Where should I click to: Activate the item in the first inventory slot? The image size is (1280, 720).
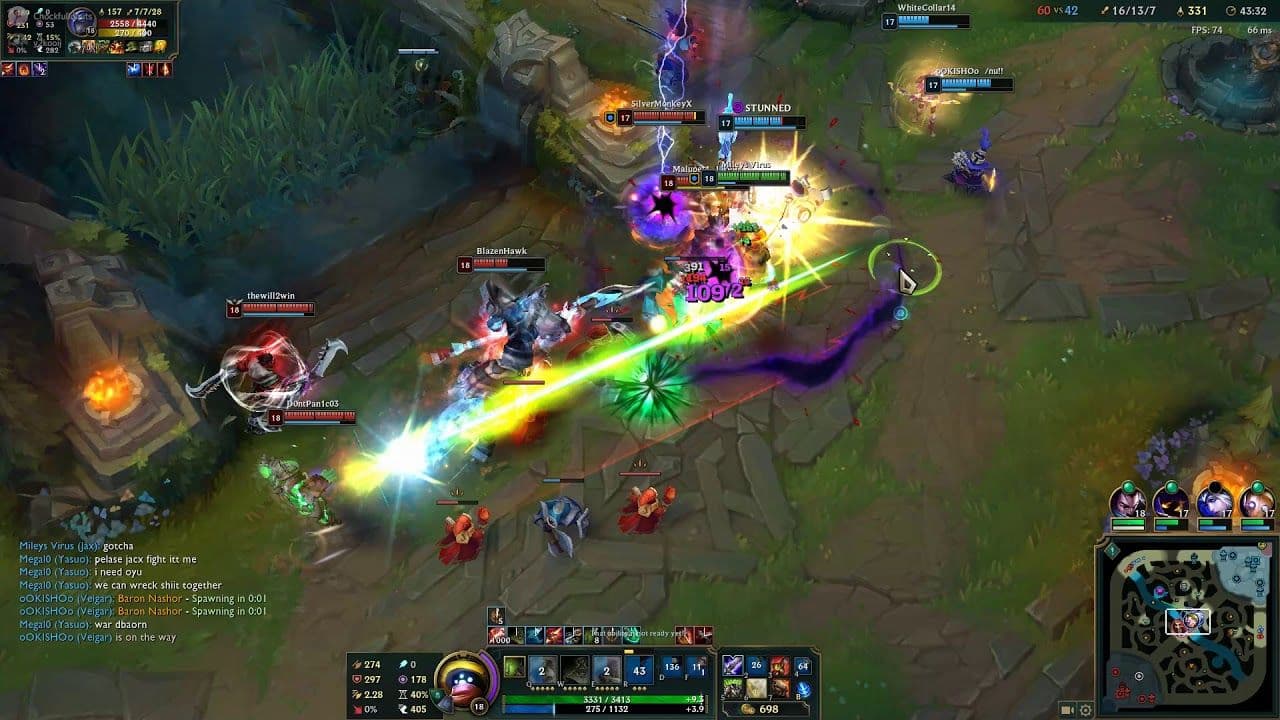[x=731, y=664]
